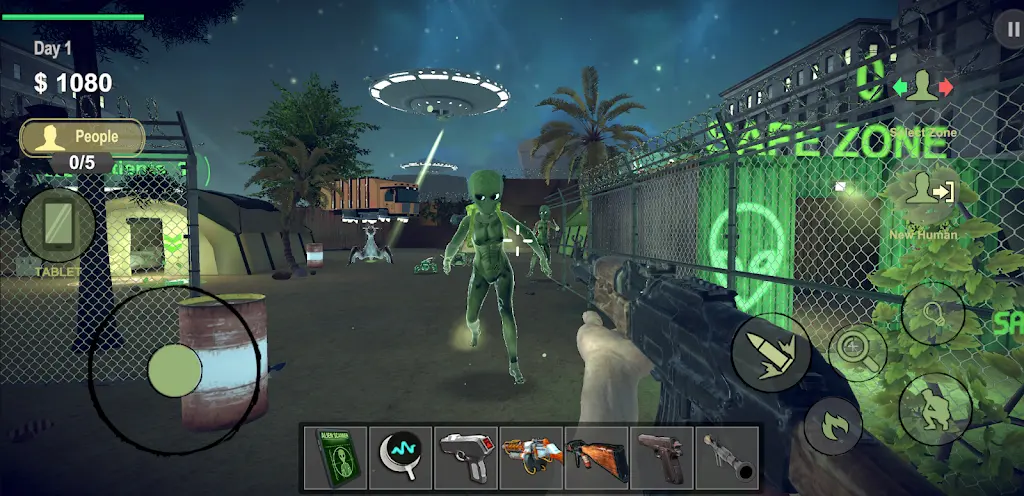
Task: Equip the wooden-stock rifle slot
Action: click(596, 457)
